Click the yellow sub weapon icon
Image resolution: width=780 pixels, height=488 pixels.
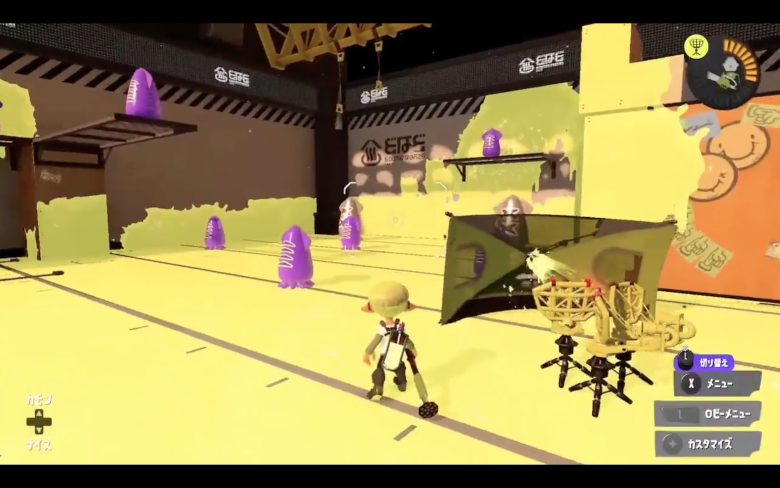(x=697, y=45)
